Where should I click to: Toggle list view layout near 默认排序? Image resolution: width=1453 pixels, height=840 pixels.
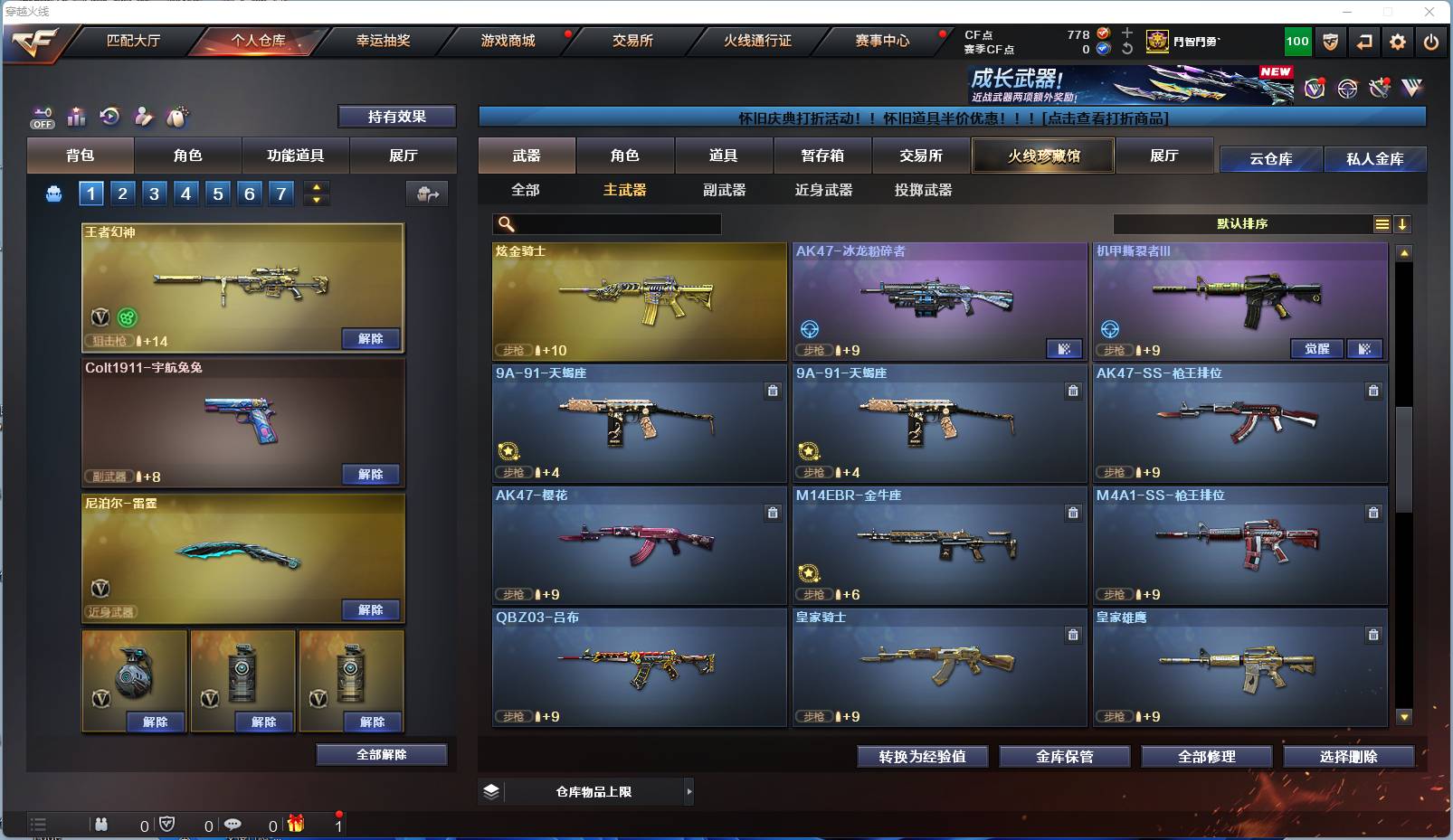tap(1382, 223)
